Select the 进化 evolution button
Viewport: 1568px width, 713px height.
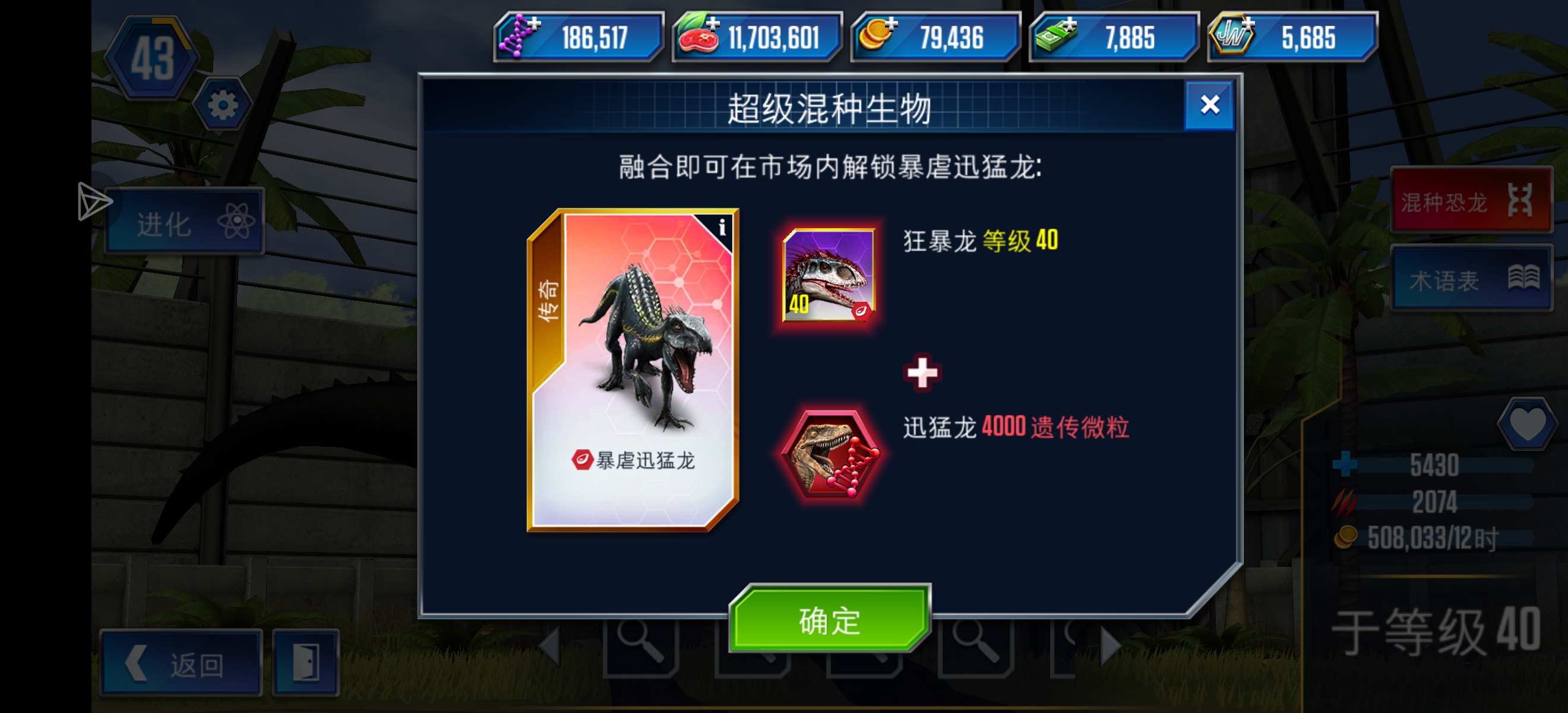[x=185, y=220]
